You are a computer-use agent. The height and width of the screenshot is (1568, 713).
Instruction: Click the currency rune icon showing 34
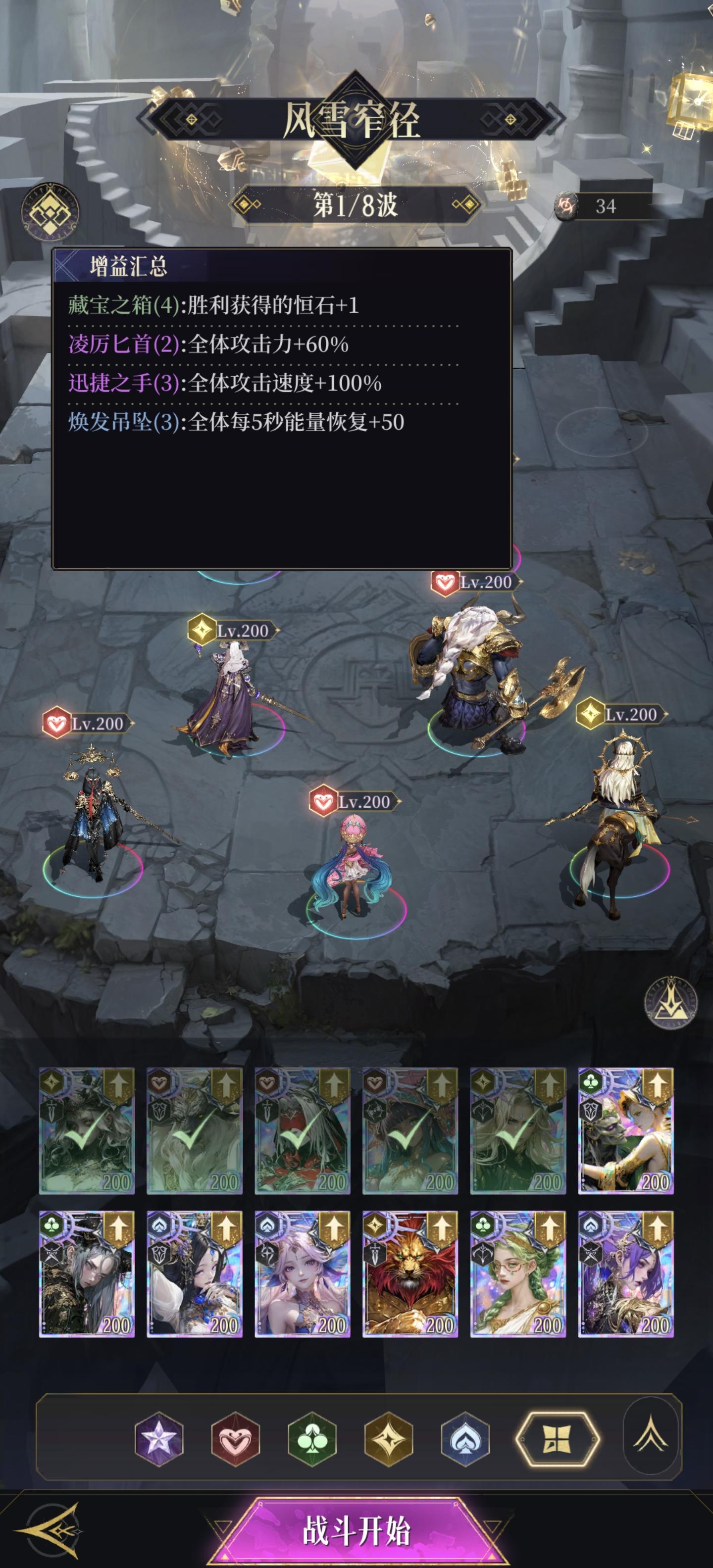[567, 206]
